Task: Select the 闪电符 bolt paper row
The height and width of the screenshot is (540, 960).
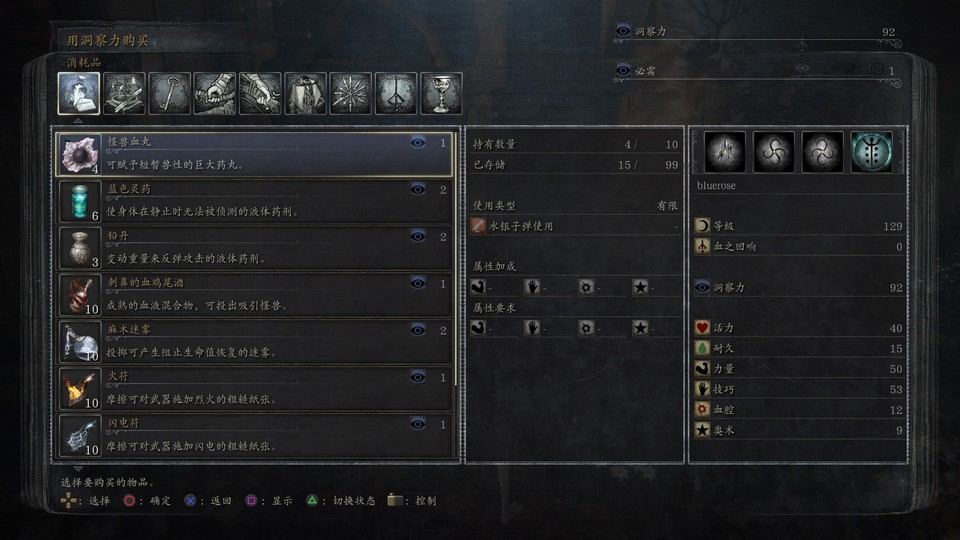Action: [x=255, y=435]
